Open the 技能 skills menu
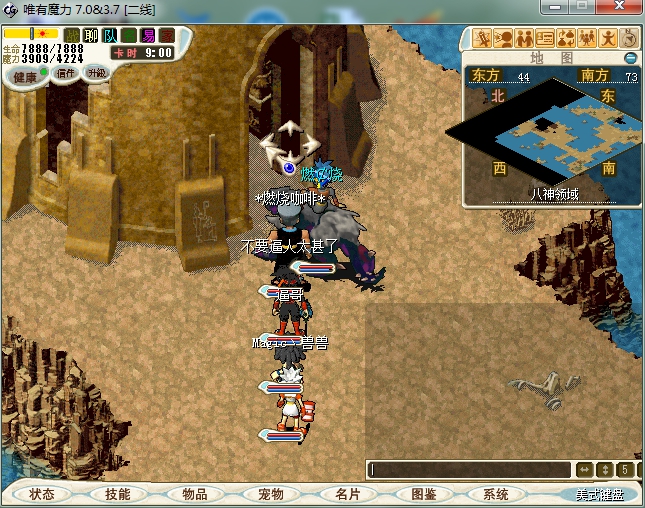 118,494
